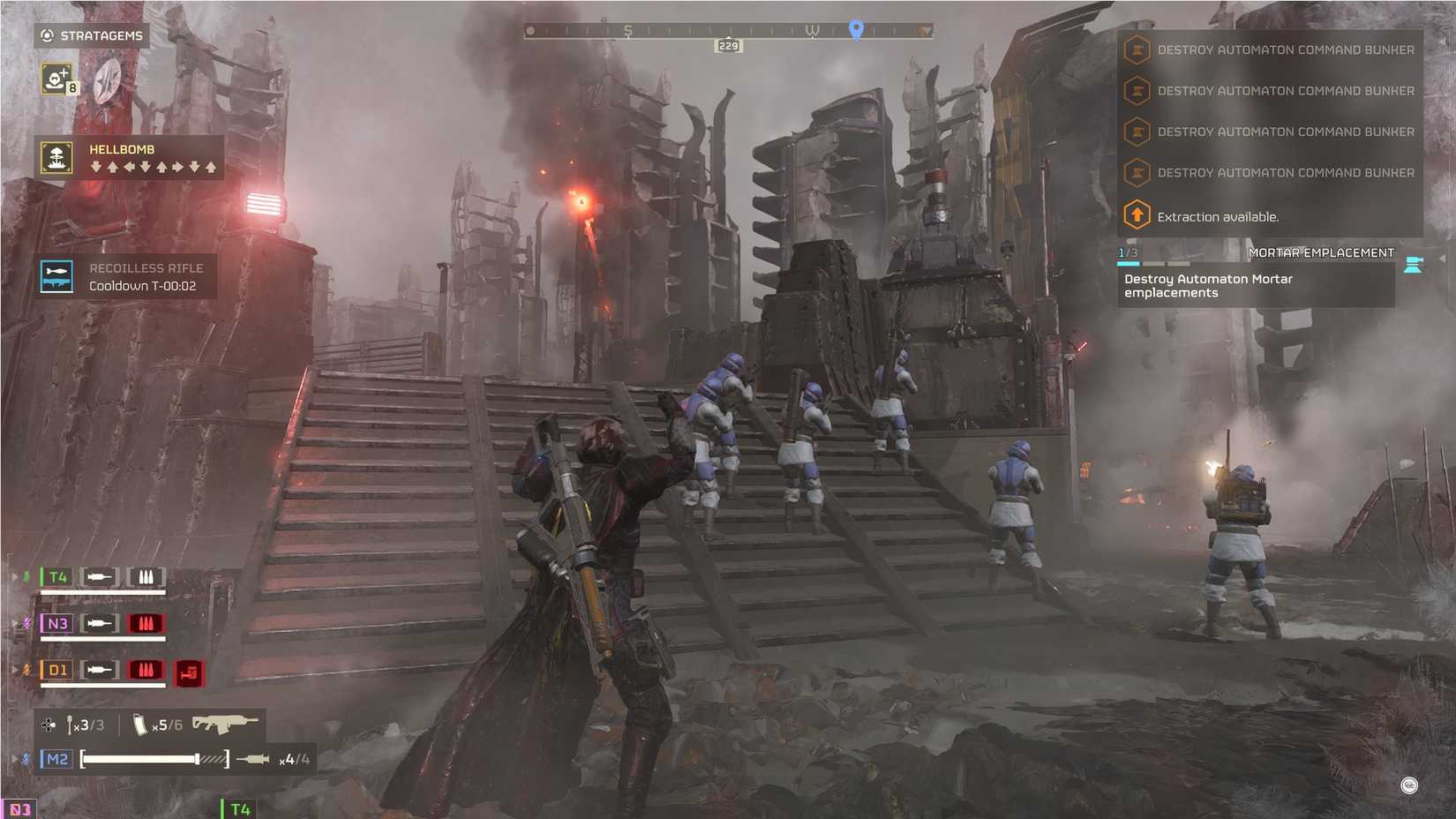Unmute teammate N3's microphone
Image resolution: width=1456 pixels, height=819 pixels.
tap(26, 622)
